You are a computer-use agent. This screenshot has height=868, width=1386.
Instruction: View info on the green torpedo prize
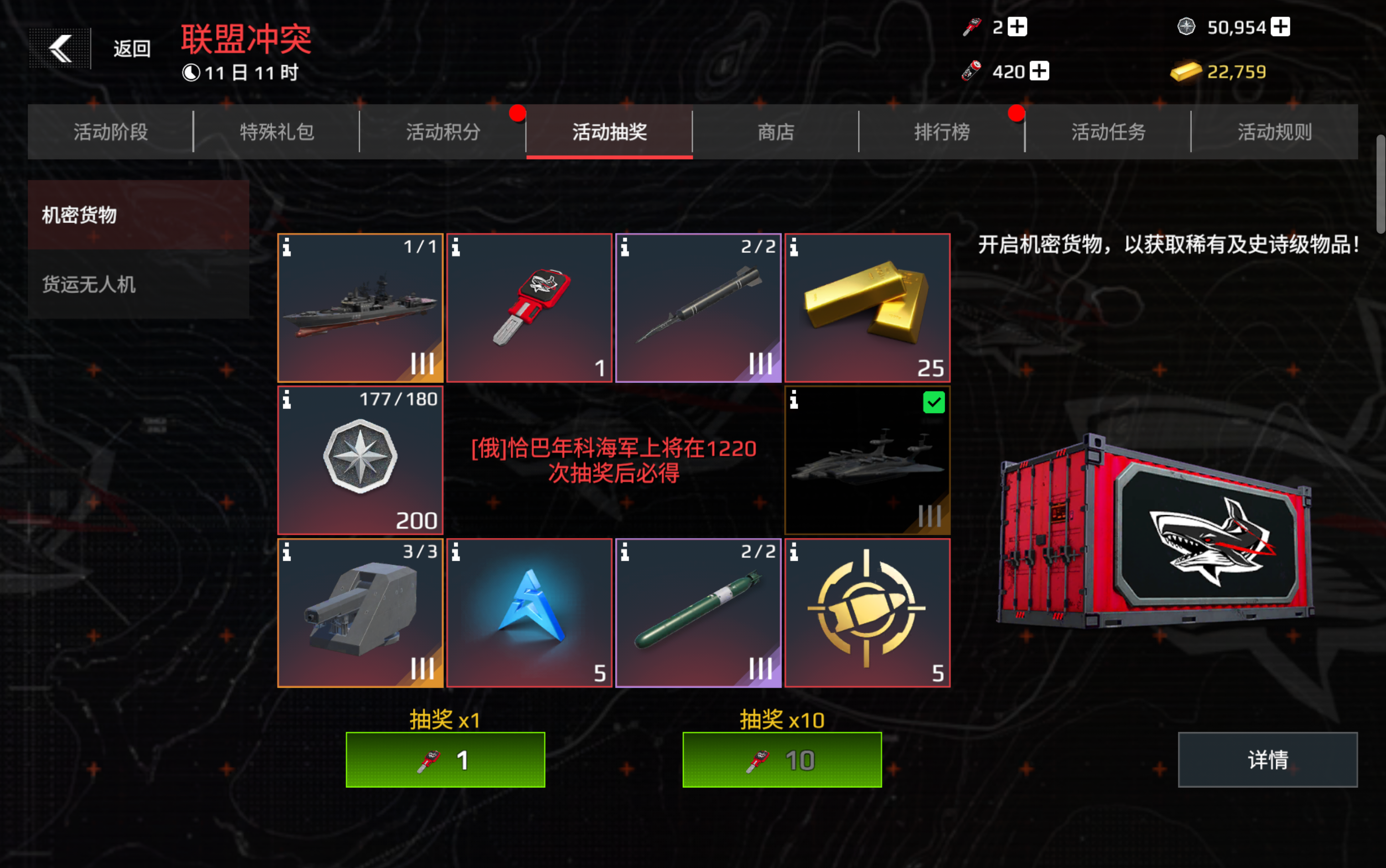624,553
